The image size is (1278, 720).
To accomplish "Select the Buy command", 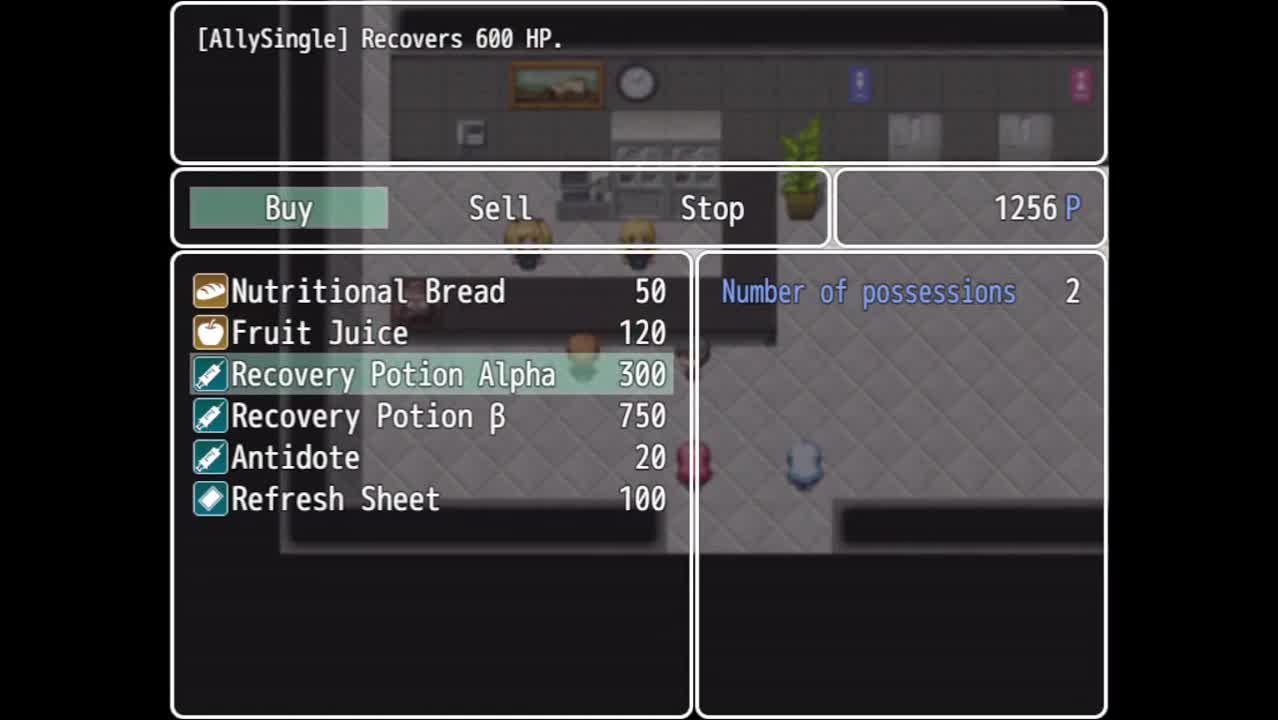I will pos(288,208).
